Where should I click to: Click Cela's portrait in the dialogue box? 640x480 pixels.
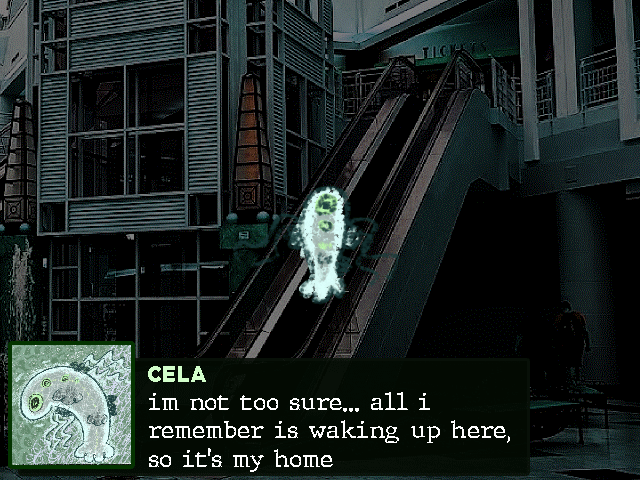[x=71, y=407]
